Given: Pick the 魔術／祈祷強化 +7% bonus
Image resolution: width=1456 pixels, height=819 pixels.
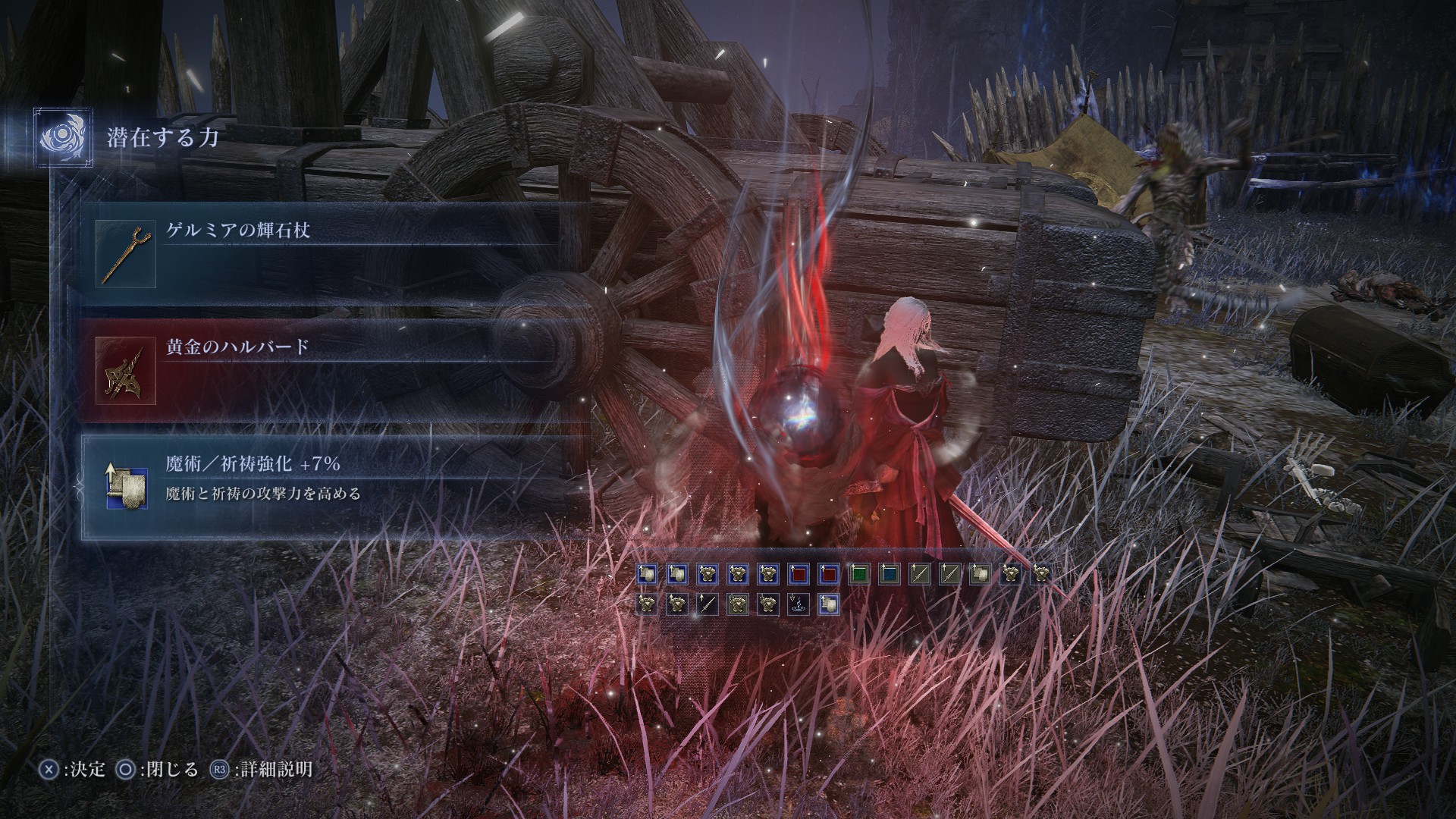Looking at the screenshot, I should (334, 487).
